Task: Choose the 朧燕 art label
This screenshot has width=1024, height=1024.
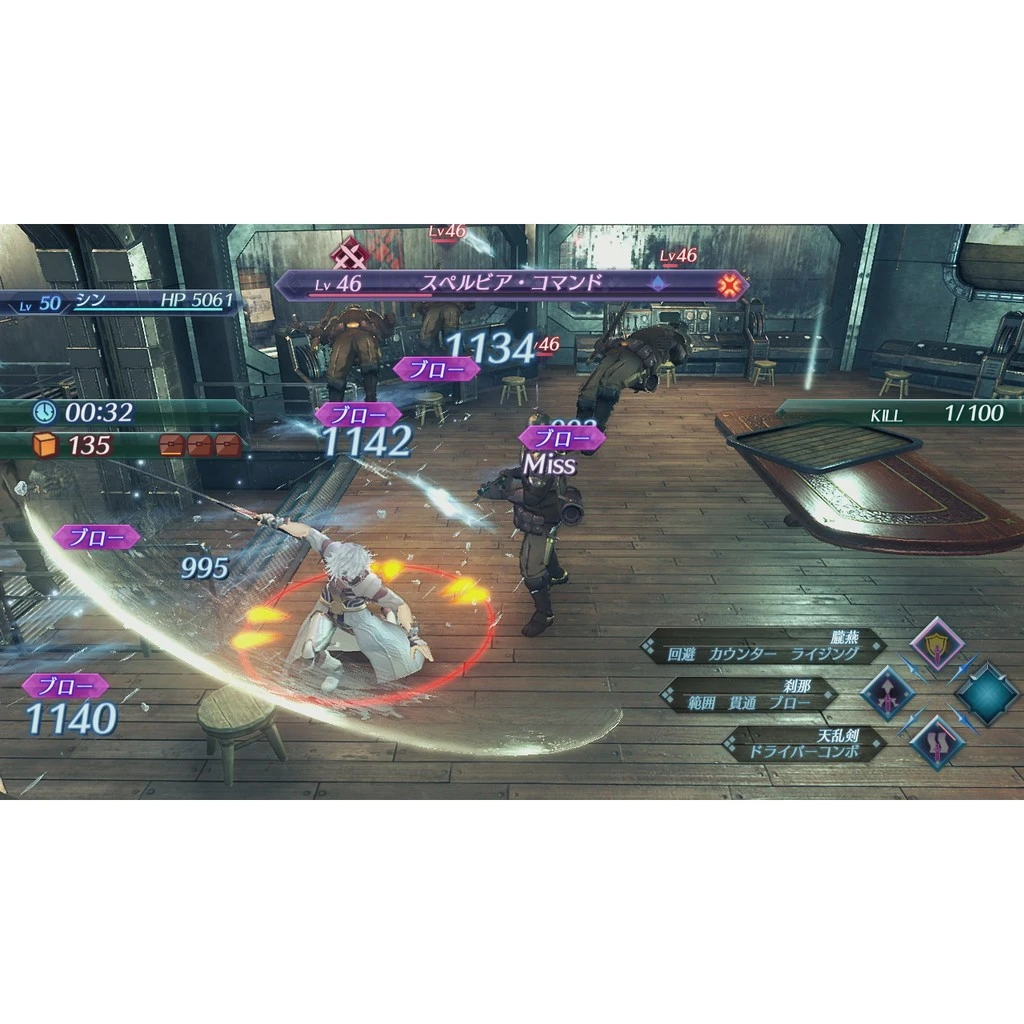Action: coord(764,646)
